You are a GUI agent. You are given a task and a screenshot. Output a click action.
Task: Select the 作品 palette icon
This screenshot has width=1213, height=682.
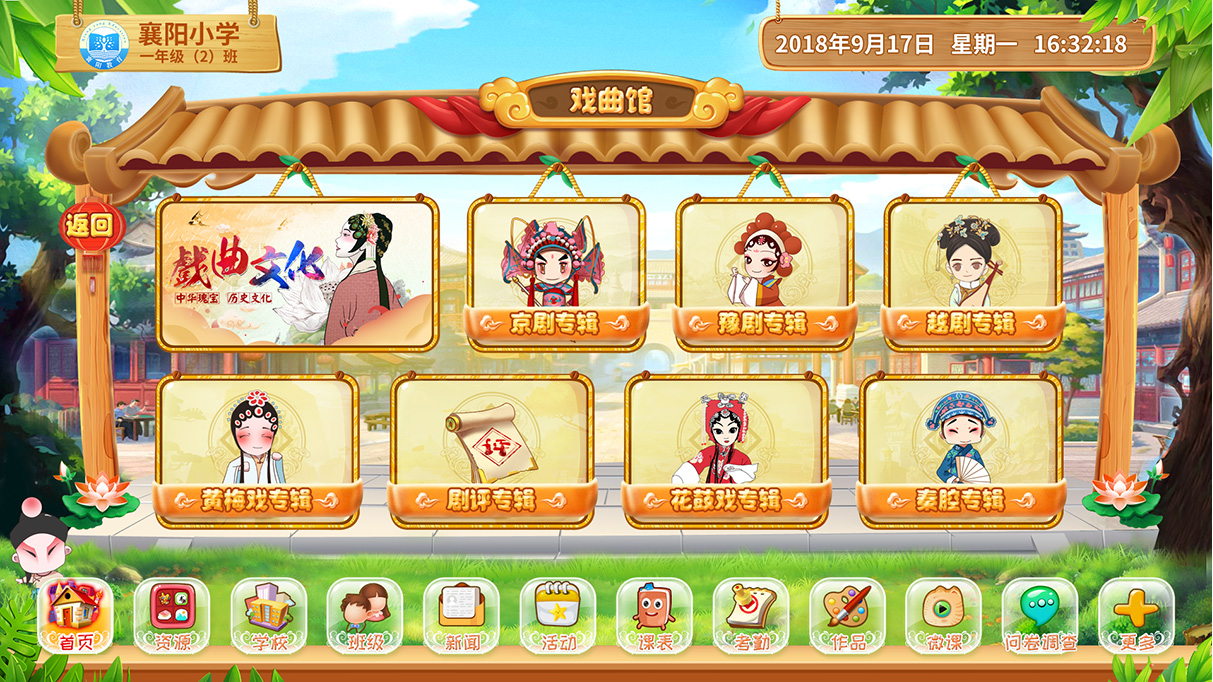coord(847,615)
